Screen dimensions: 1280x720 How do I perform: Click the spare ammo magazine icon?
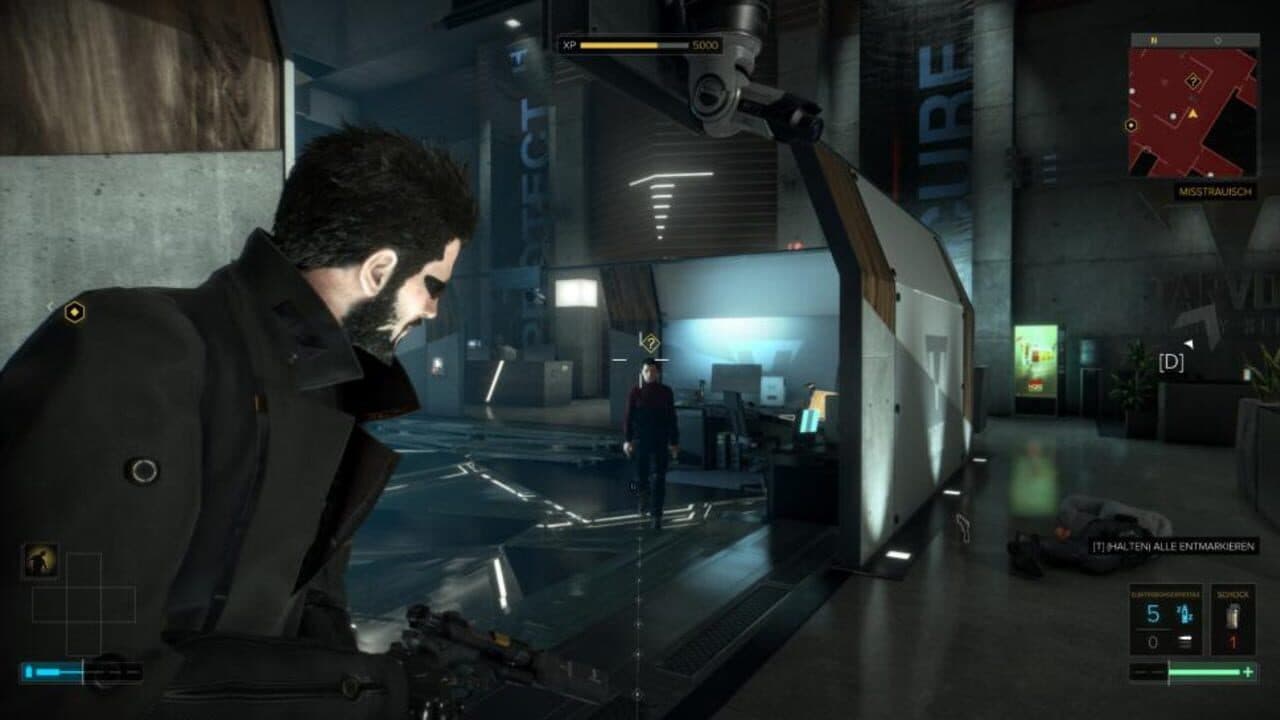1186,640
